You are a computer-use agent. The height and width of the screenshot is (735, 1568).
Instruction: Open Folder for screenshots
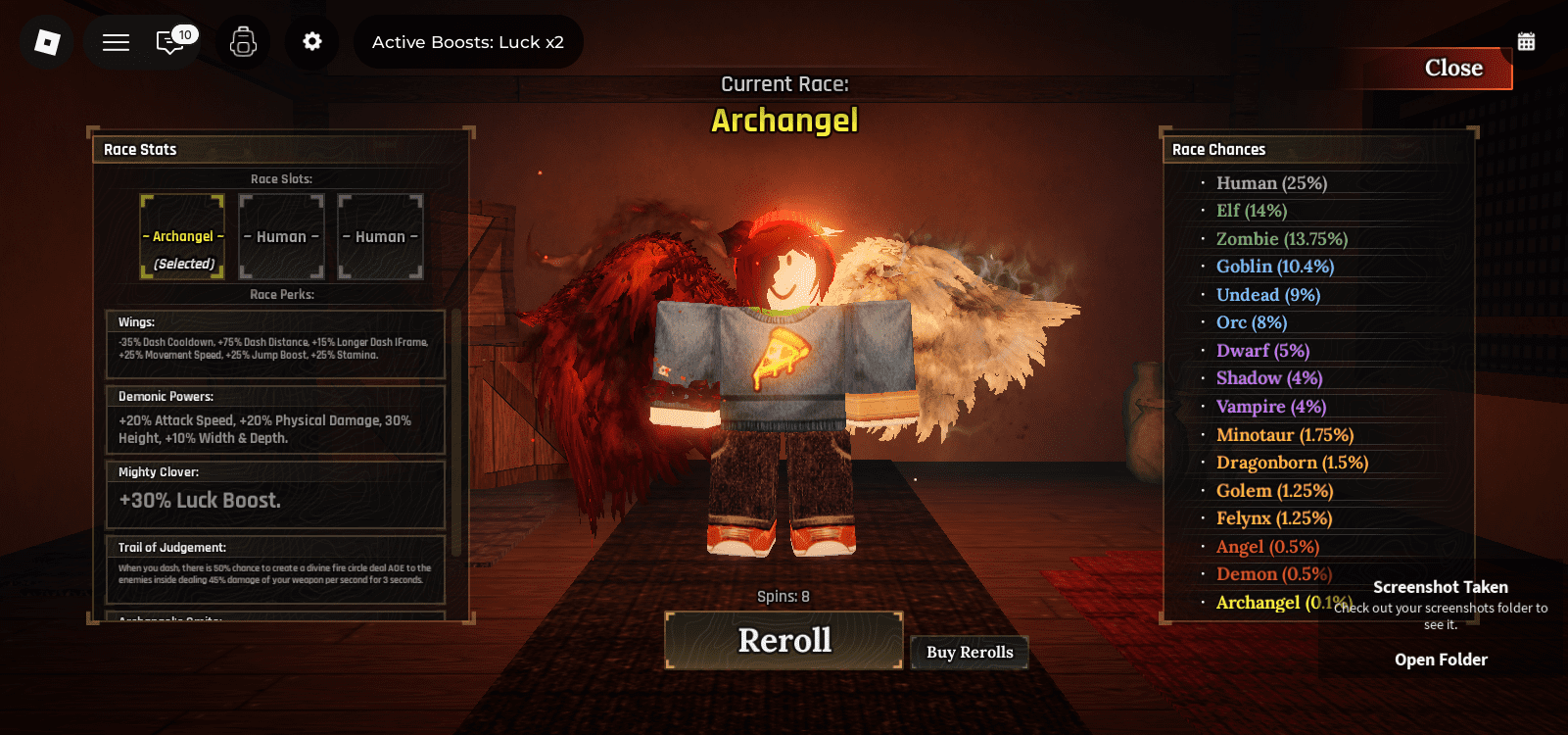1440,660
